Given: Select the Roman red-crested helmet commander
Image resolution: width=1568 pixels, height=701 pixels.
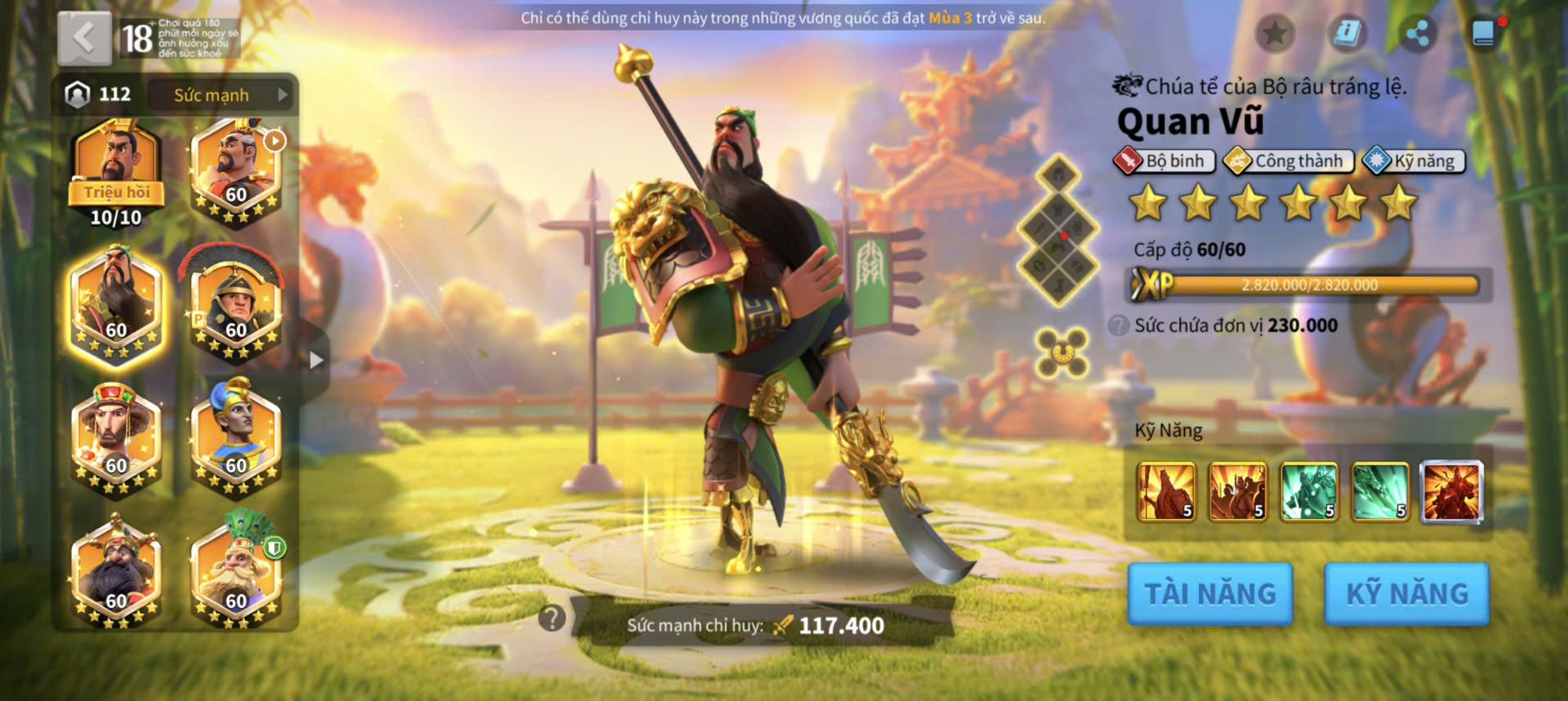Looking at the screenshot, I should 235,303.
